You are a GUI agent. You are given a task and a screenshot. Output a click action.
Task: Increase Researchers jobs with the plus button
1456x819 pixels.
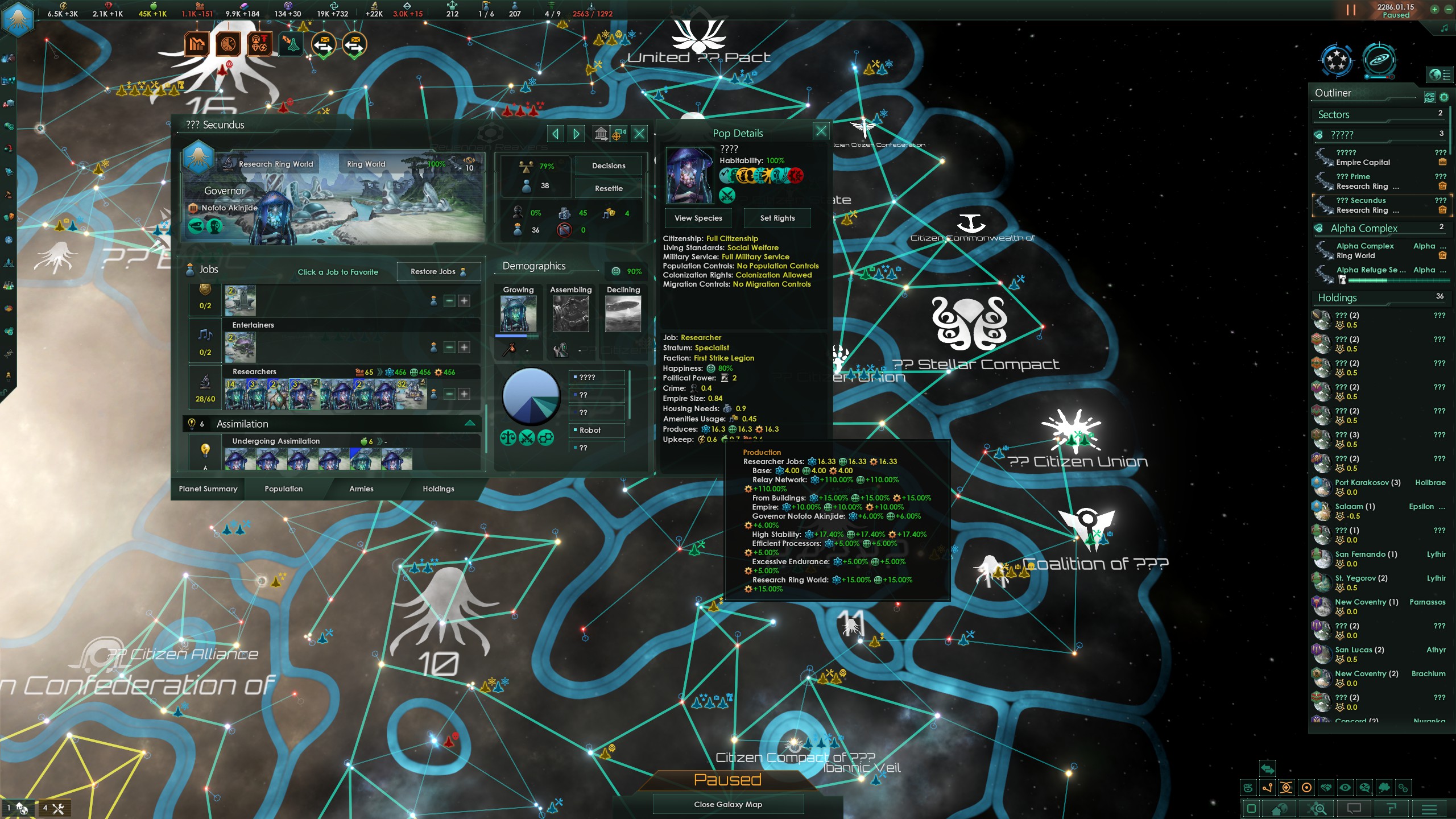465,394
